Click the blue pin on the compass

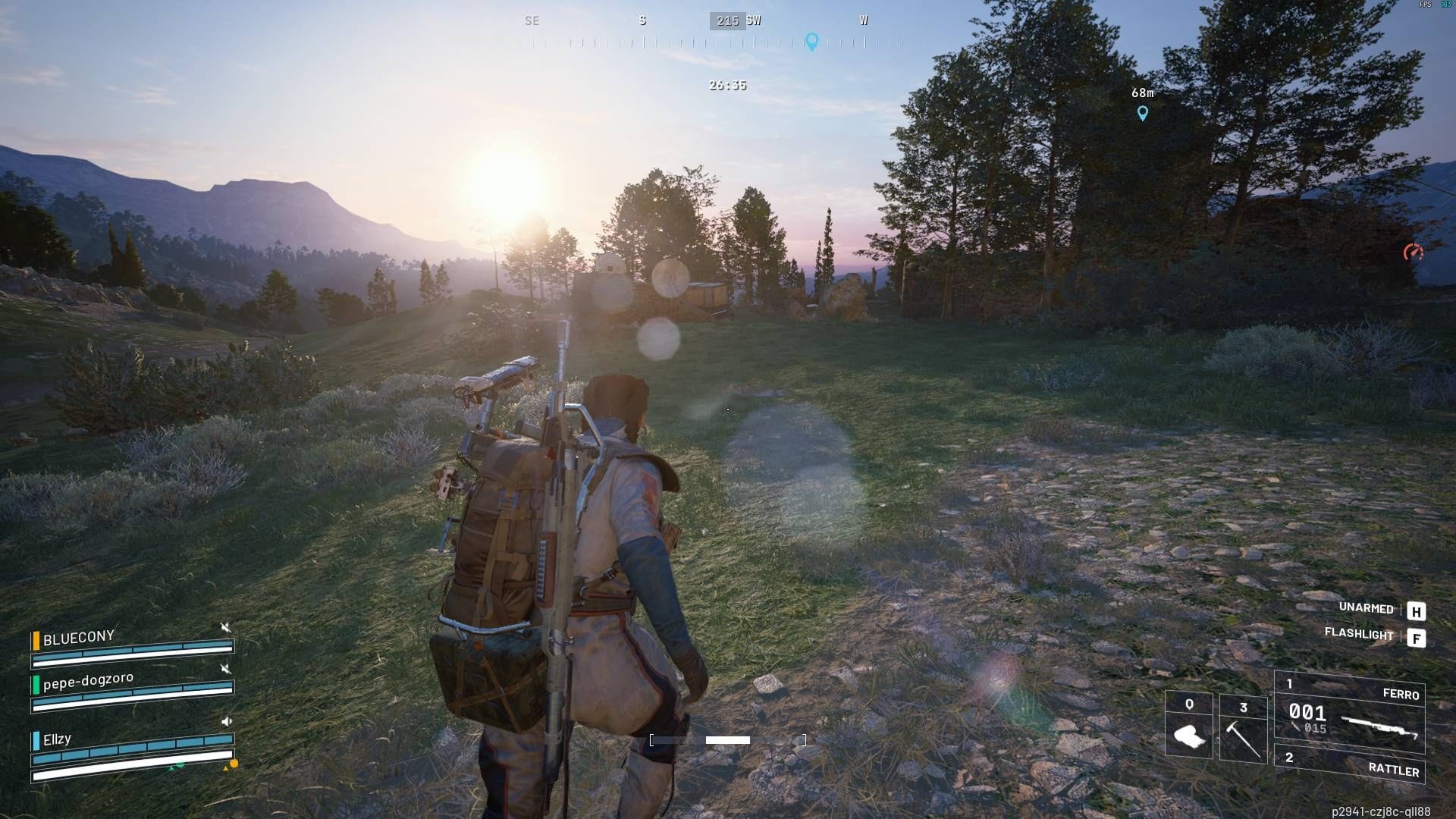pyautogui.click(x=811, y=41)
